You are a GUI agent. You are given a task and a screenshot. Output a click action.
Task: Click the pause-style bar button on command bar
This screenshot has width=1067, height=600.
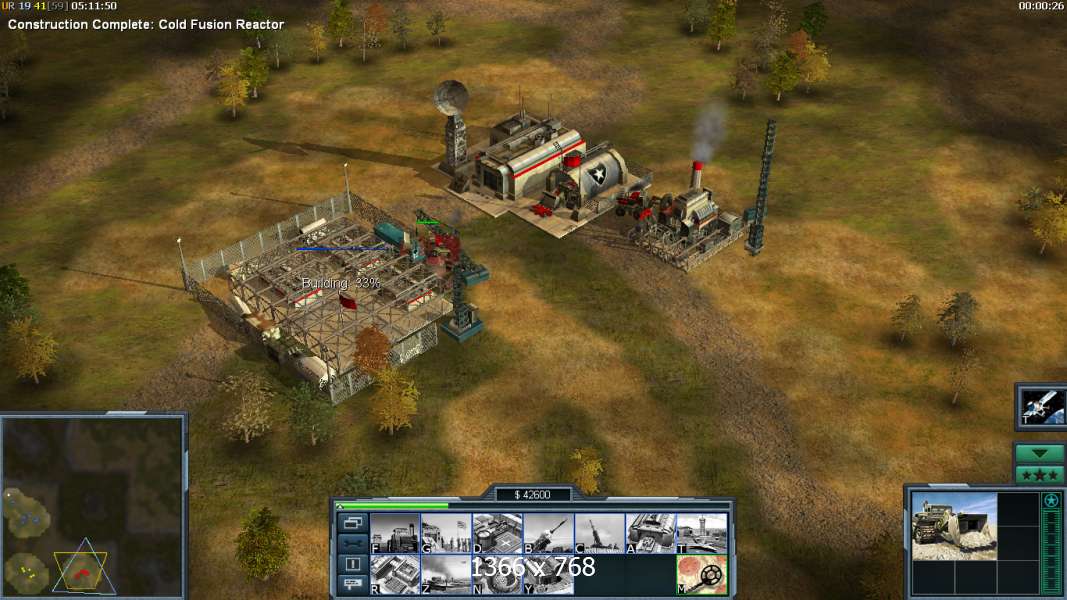click(352, 564)
